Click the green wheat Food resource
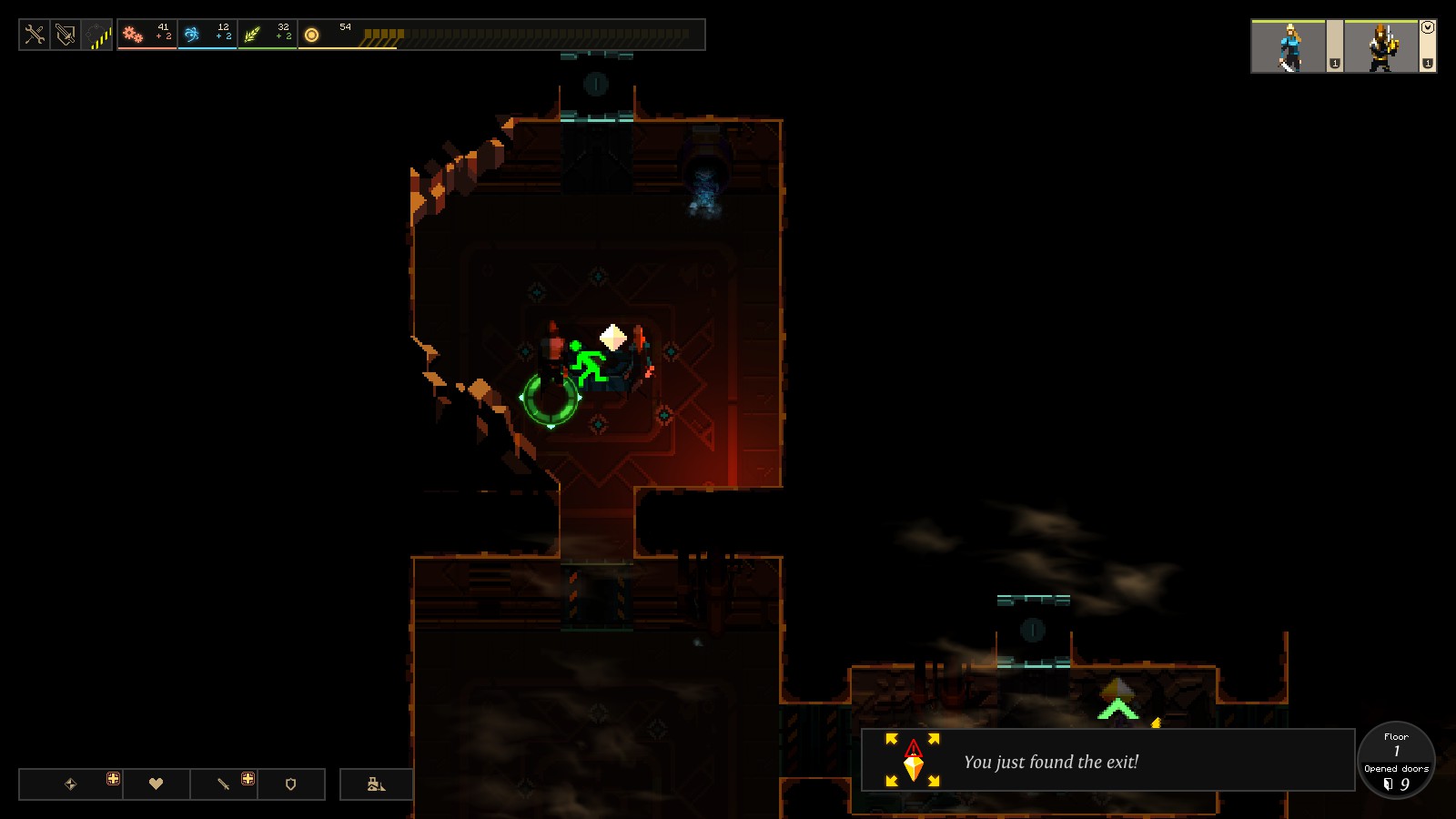Image resolution: width=1456 pixels, height=819 pixels. [252, 35]
